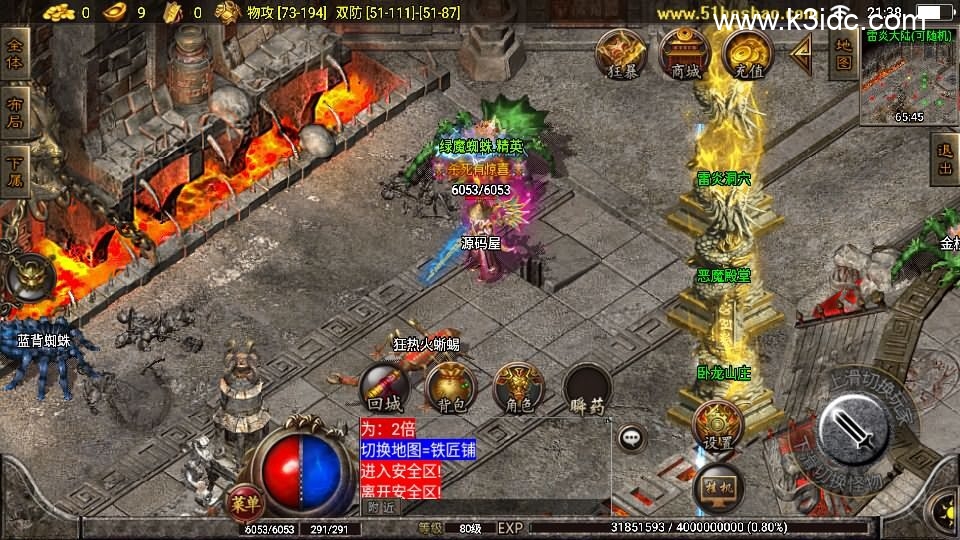
Task: Activate the 狂暴 berserk mode
Action: pyautogui.click(x=621, y=53)
